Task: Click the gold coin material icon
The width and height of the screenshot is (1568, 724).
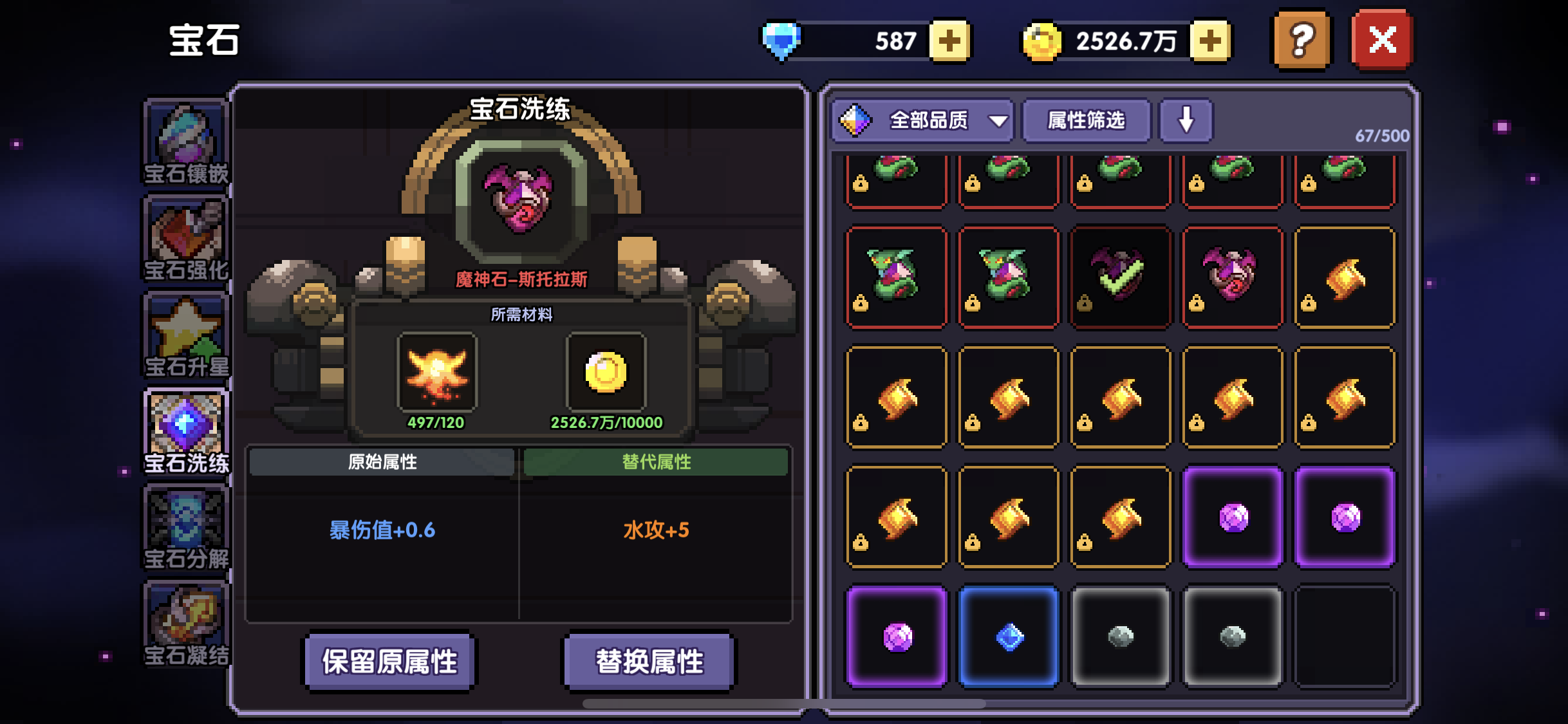Action: pos(605,372)
